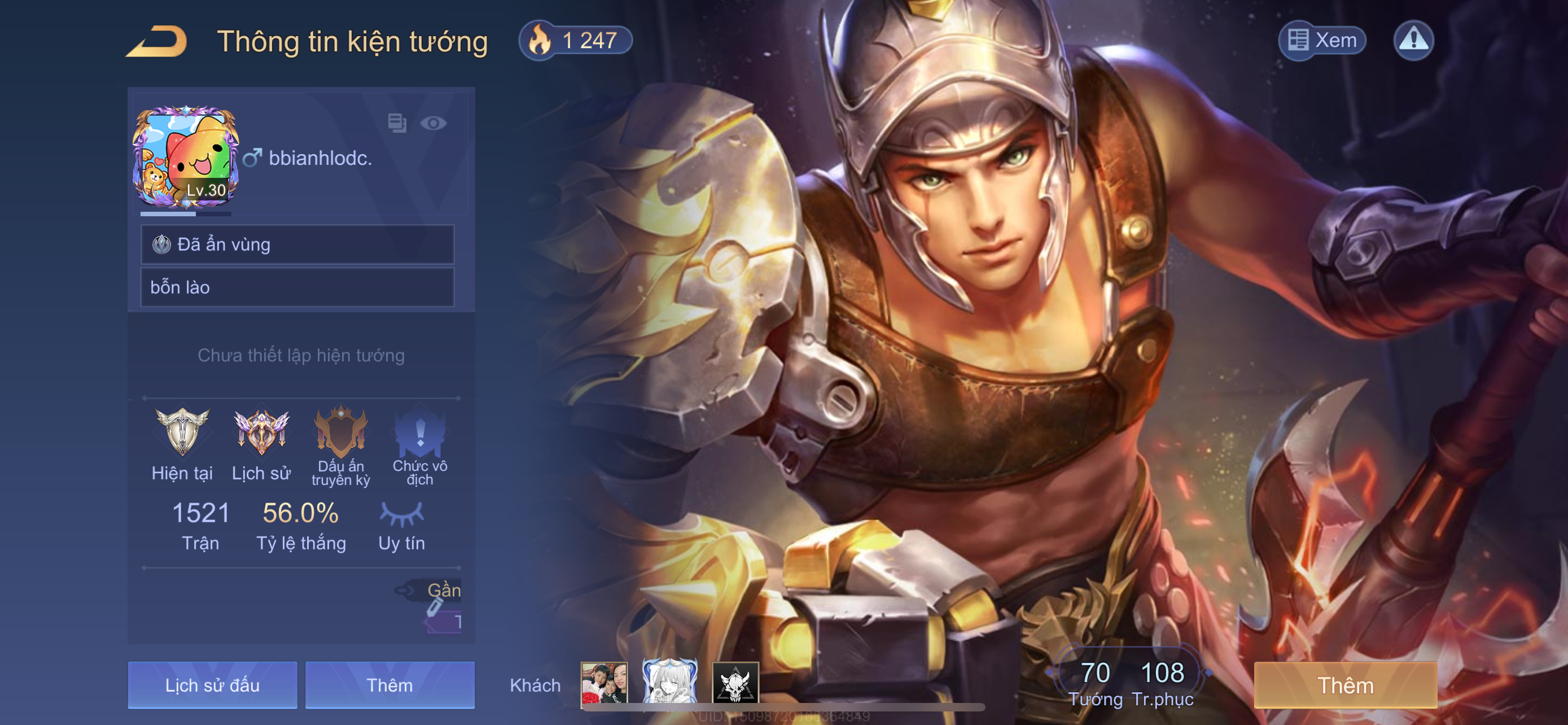Click the blue Thêm button

point(389,685)
